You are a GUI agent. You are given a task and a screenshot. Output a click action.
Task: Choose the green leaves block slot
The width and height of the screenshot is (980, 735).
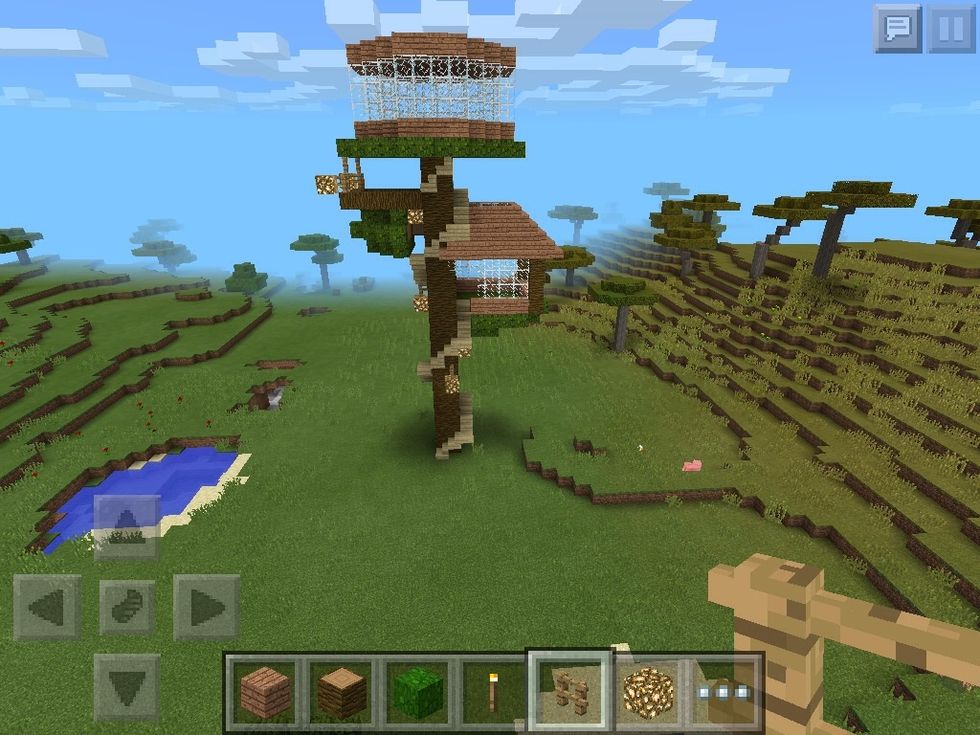416,691
